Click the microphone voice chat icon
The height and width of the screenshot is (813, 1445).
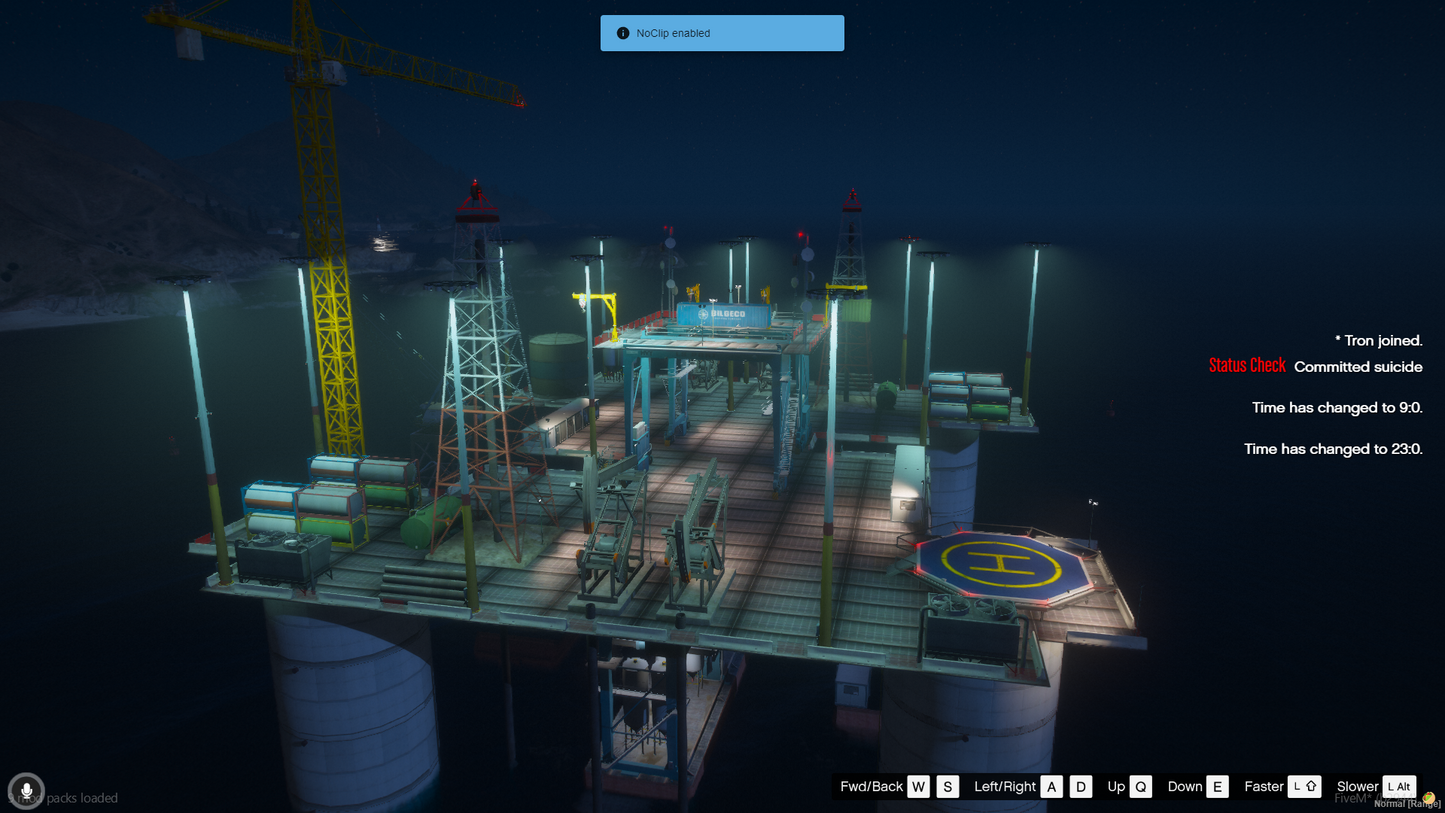click(x=26, y=791)
